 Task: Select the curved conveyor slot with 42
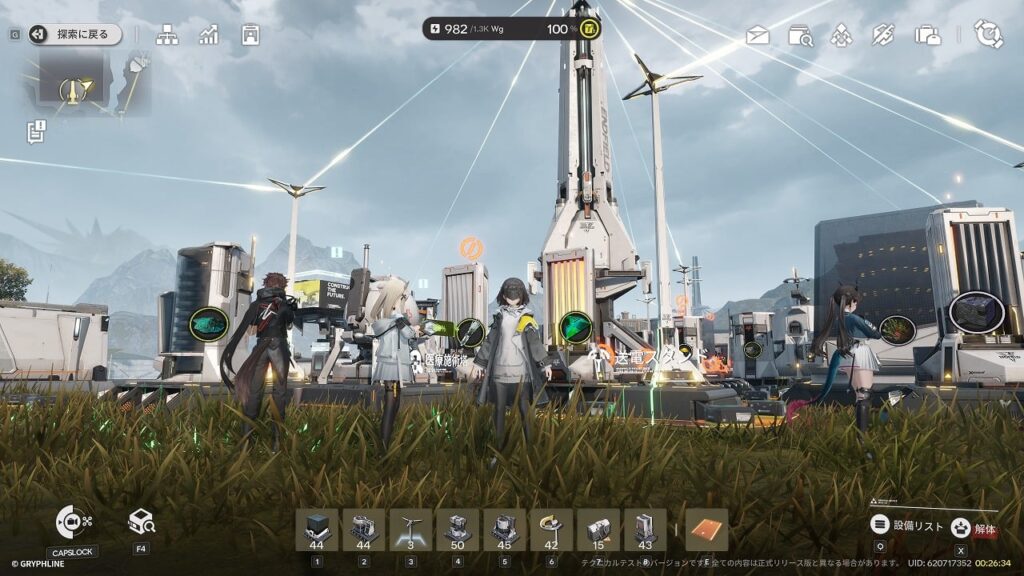click(x=552, y=530)
